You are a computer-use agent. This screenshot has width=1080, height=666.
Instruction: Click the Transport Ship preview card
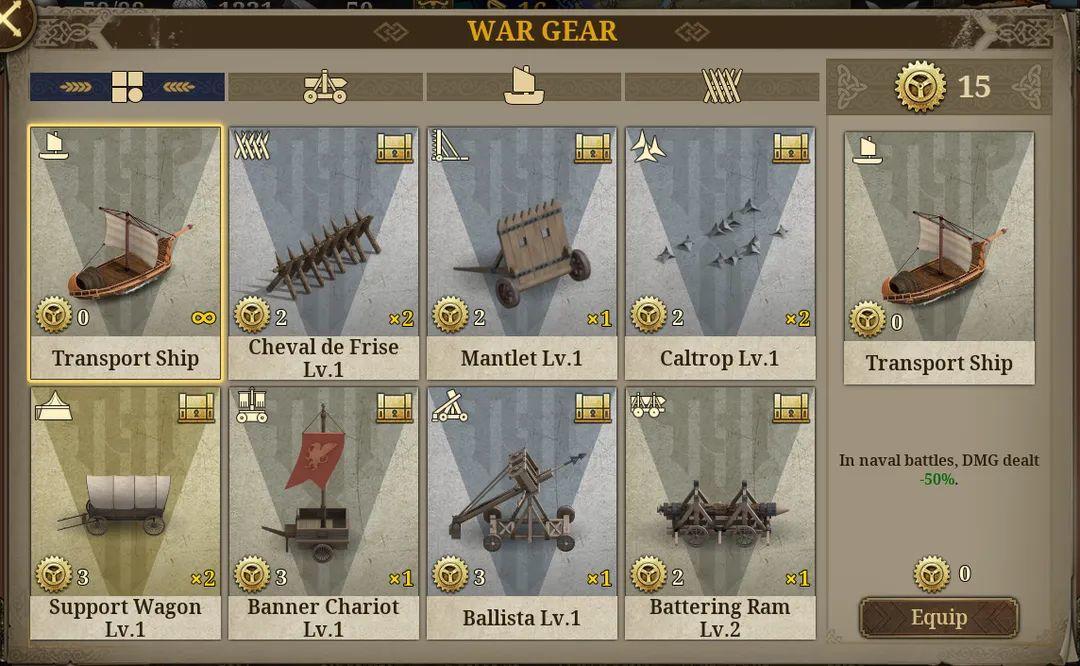point(939,257)
